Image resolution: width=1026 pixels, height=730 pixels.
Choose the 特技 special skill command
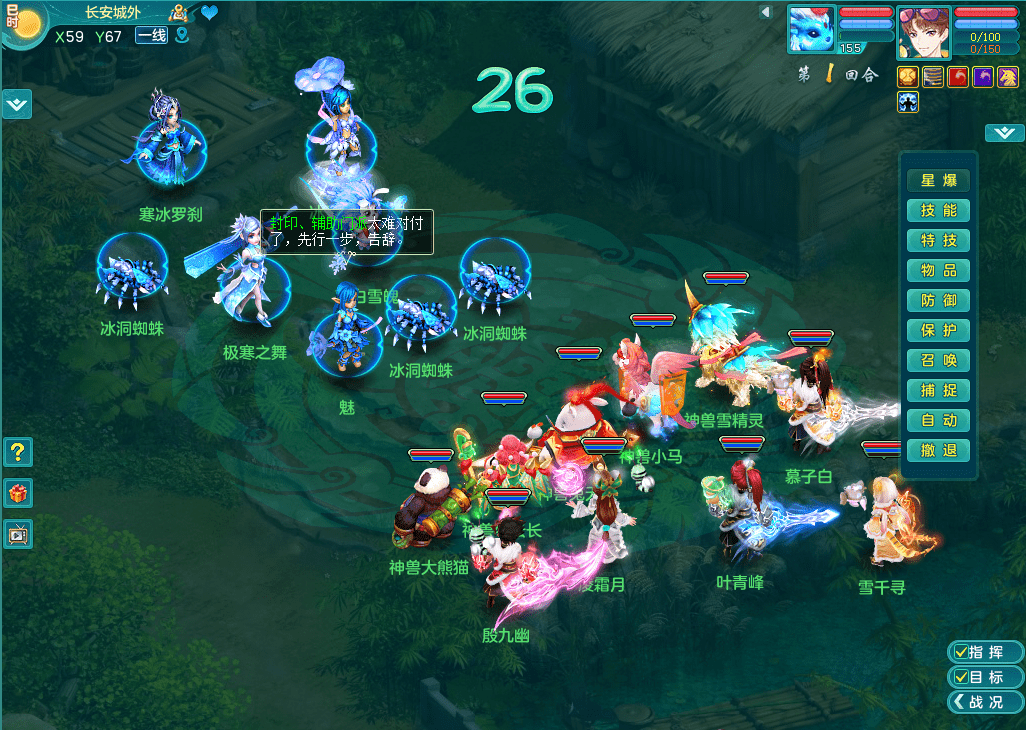click(938, 240)
